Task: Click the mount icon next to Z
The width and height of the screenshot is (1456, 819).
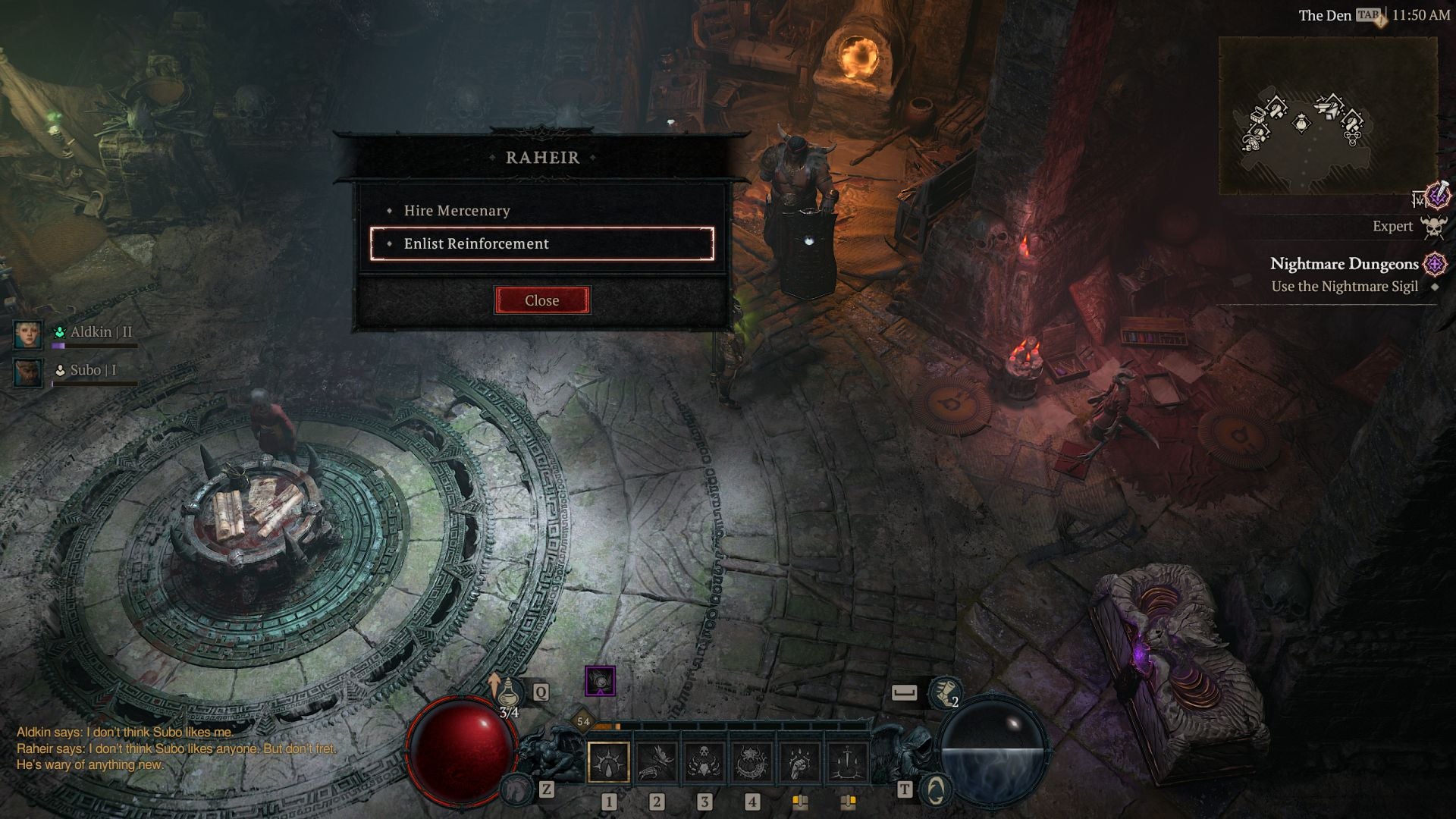Action: coord(516,789)
